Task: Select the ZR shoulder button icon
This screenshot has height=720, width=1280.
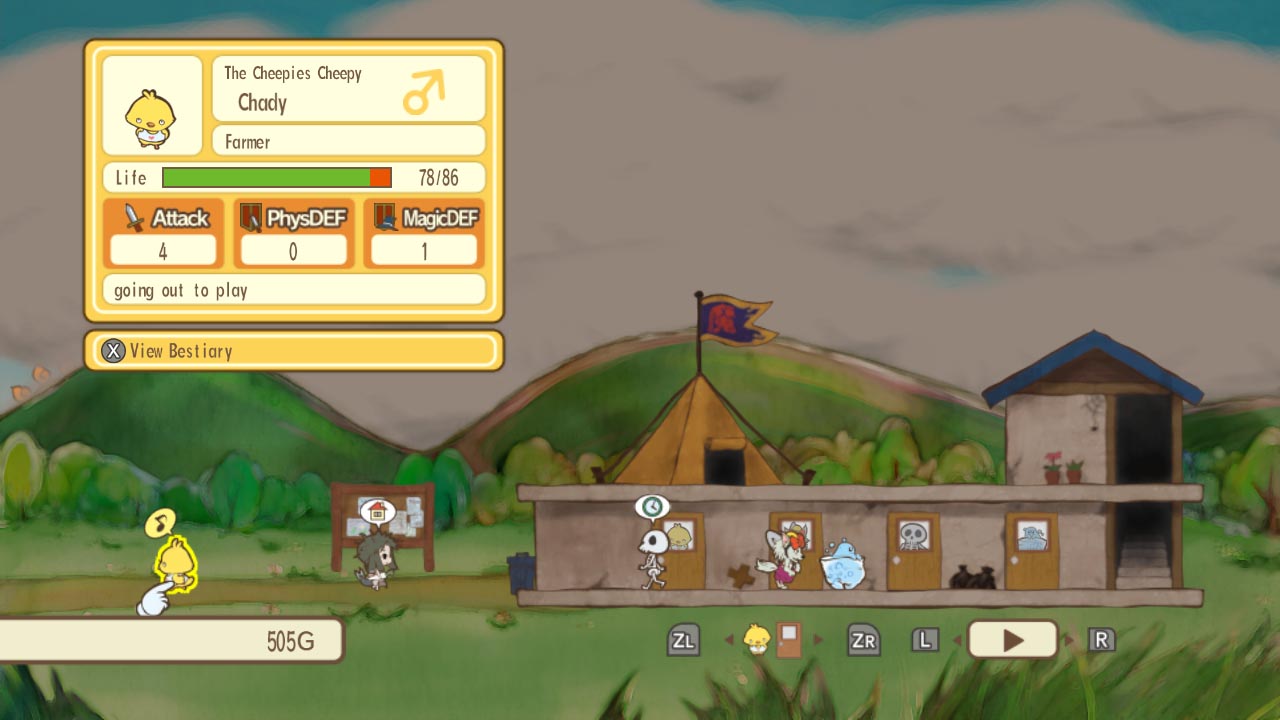Action: (x=863, y=638)
